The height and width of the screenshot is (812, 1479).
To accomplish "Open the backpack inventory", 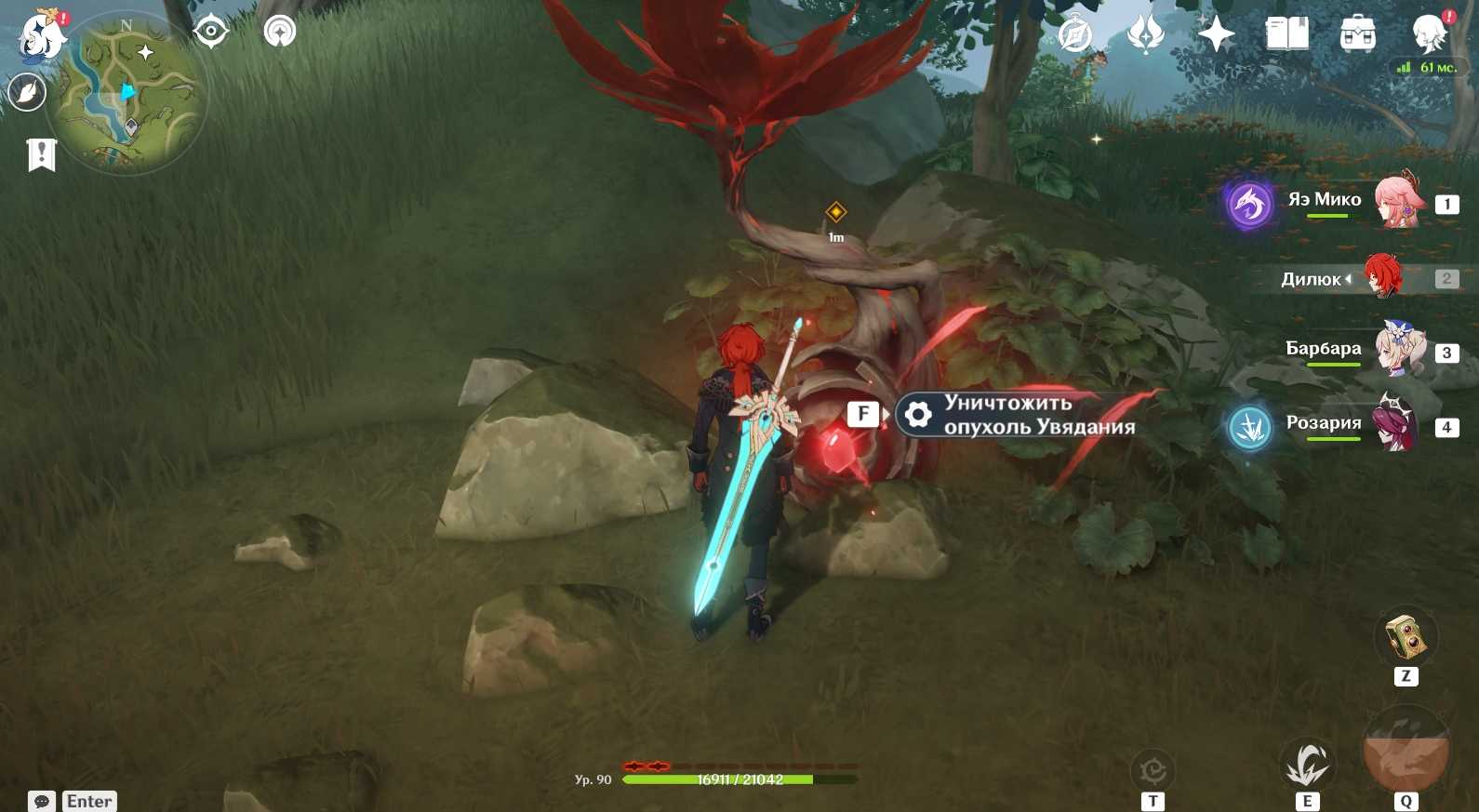I will click(1357, 35).
